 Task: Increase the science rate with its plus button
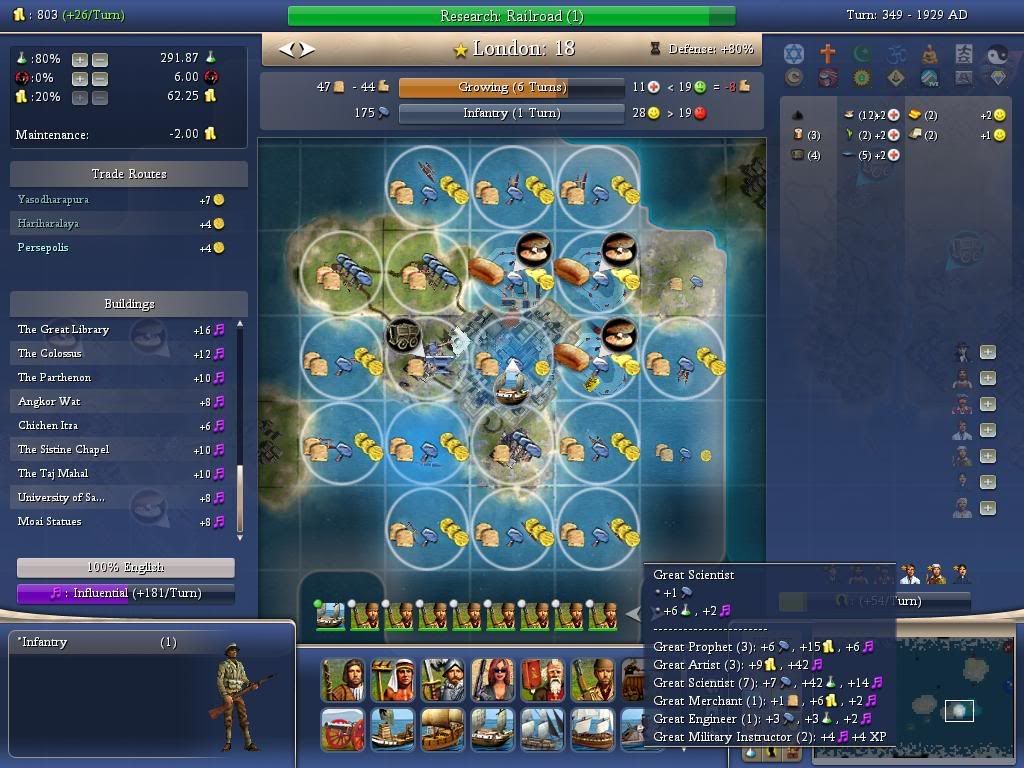pos(80,59)
